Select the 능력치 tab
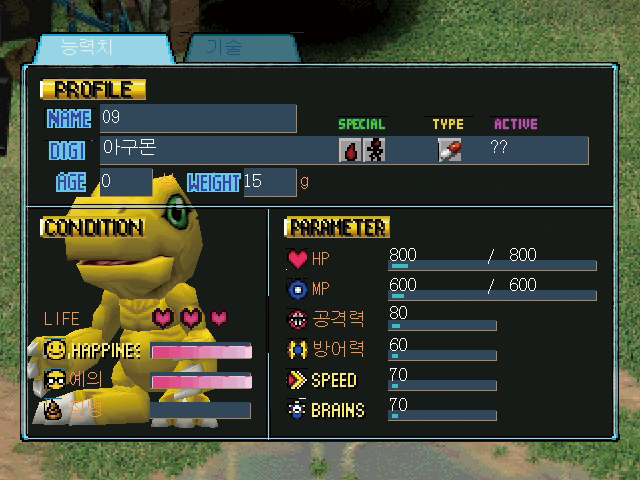 (102, 48)
